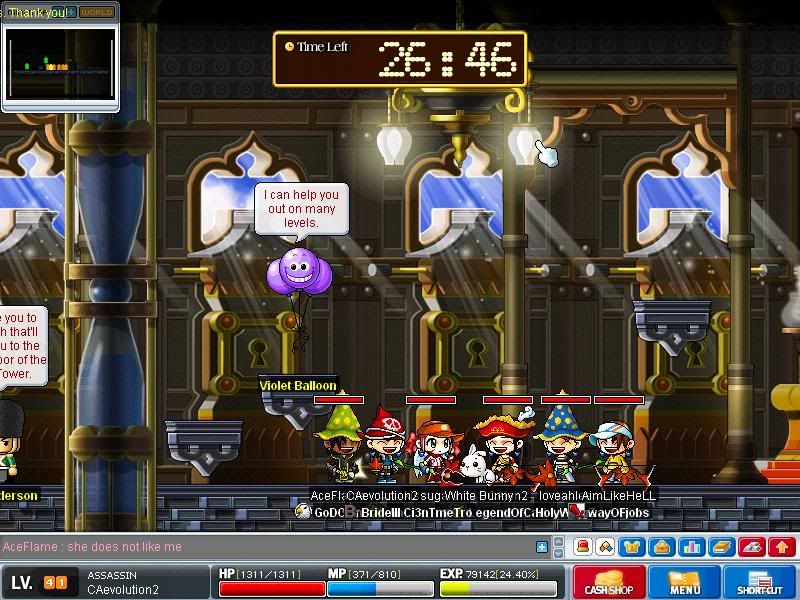The image size is (800, 600).
Task: Open the inventory bag icon
Action: (660, 547)
